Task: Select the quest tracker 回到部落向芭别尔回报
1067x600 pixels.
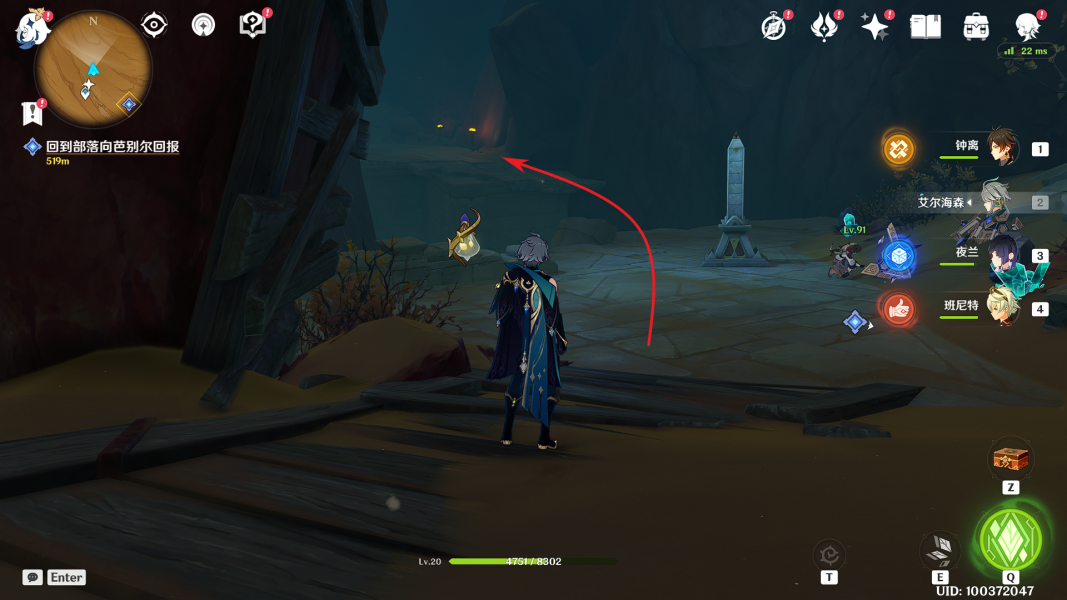Action: click(112, 147)
